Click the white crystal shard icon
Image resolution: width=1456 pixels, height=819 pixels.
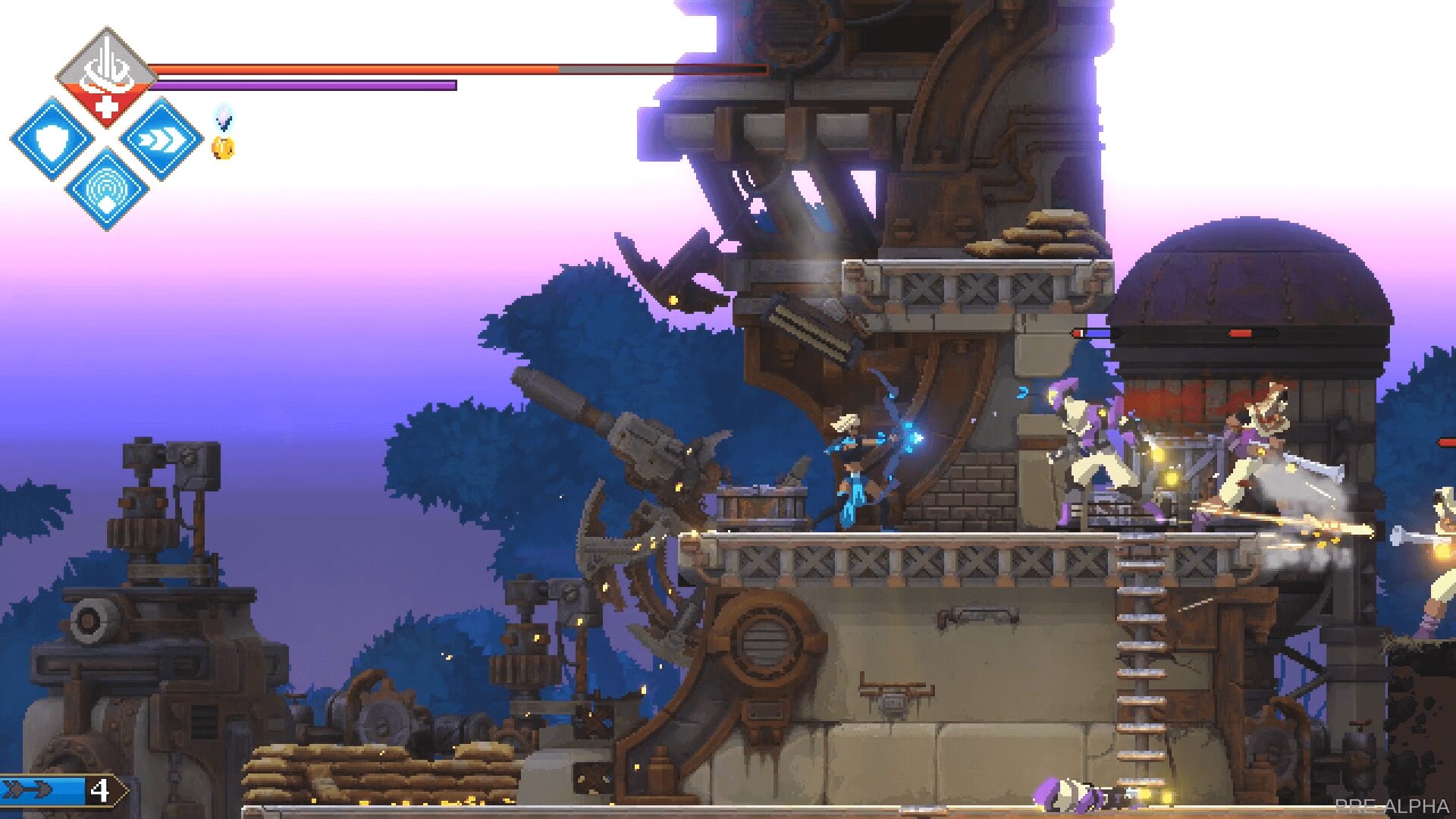point(223,118)
